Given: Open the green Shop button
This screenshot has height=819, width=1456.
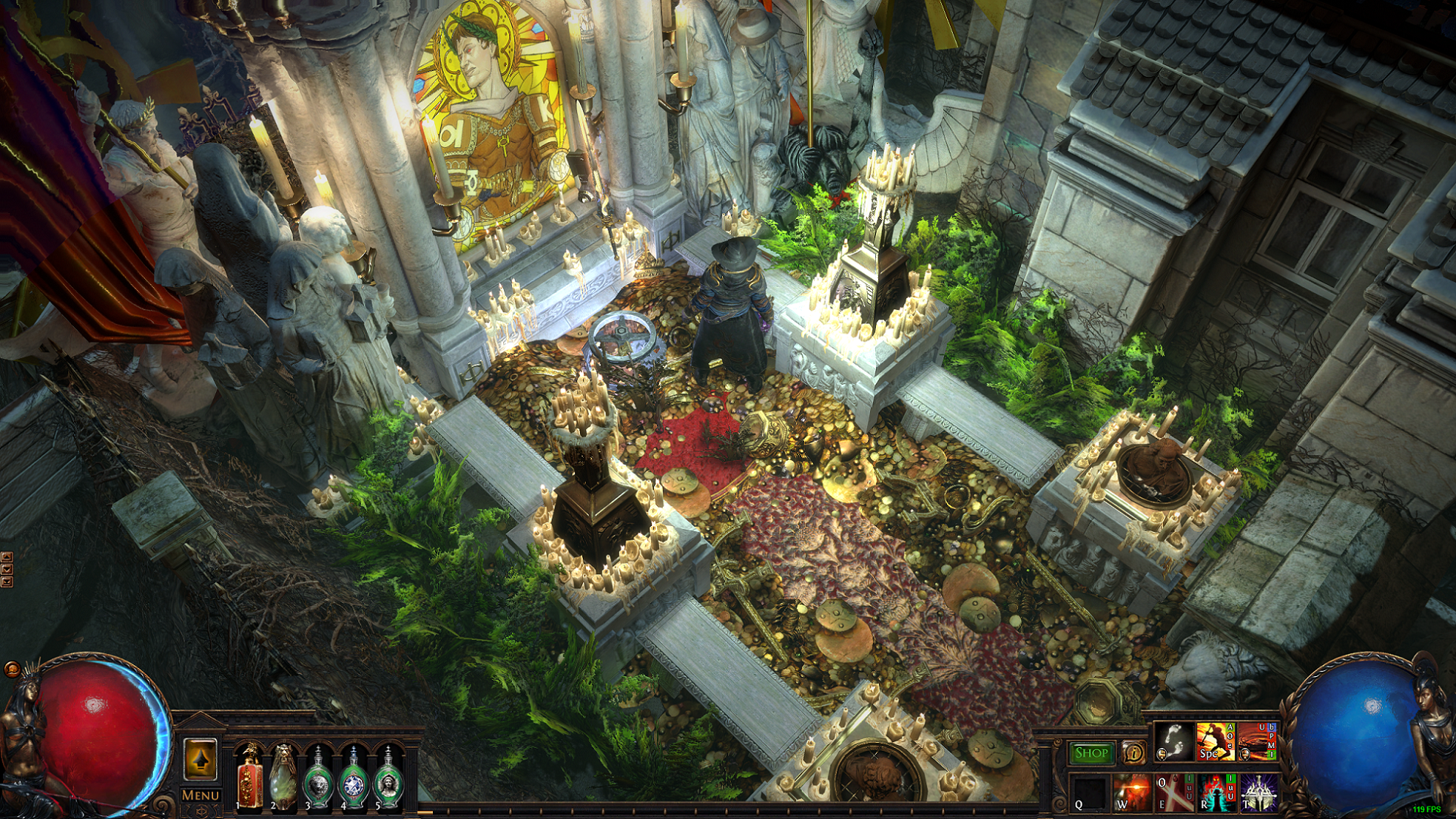Looking at the screenshot, I should [1091, 753].
